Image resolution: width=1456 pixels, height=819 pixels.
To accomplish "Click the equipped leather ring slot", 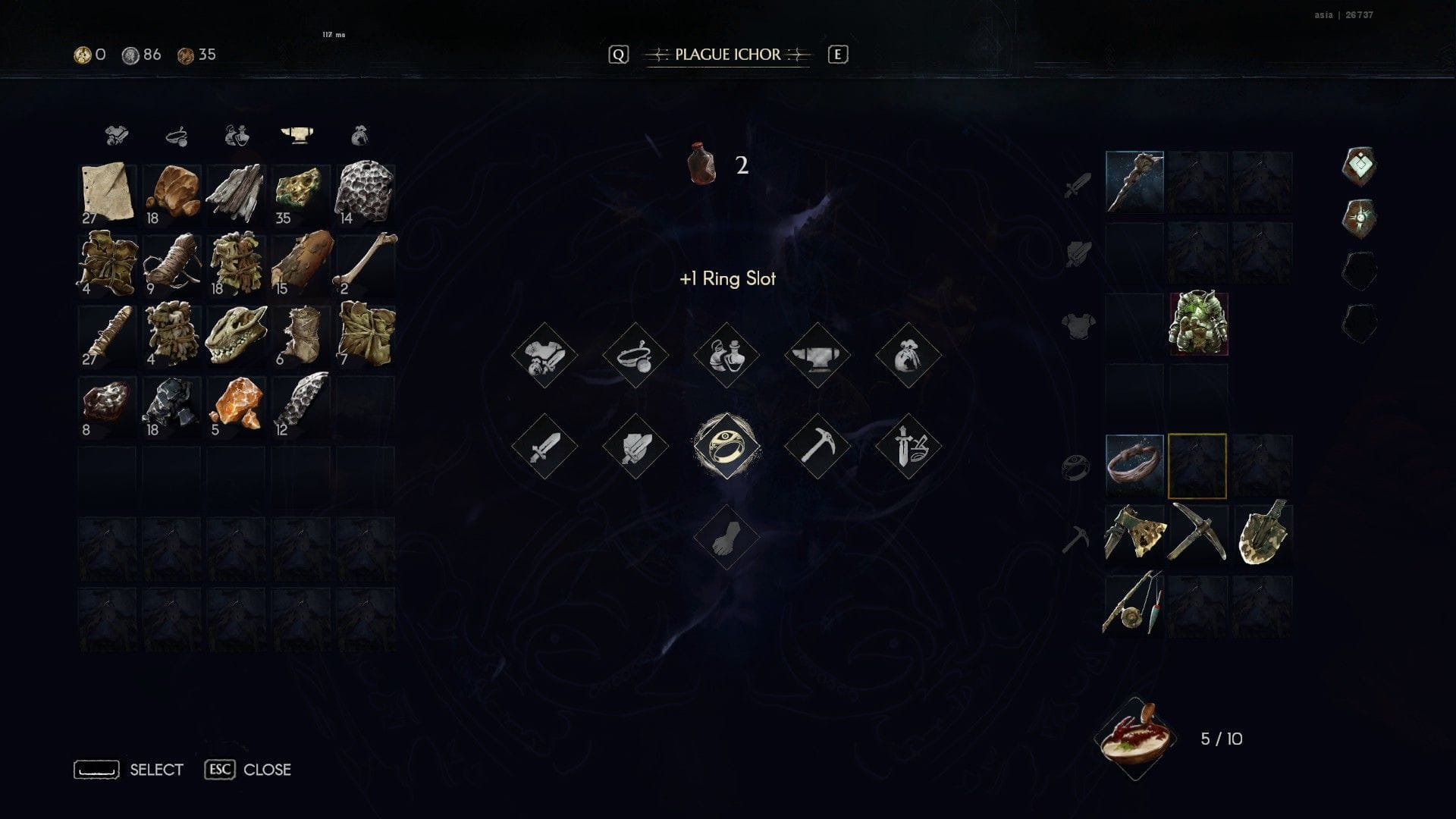I will 1134,465.
